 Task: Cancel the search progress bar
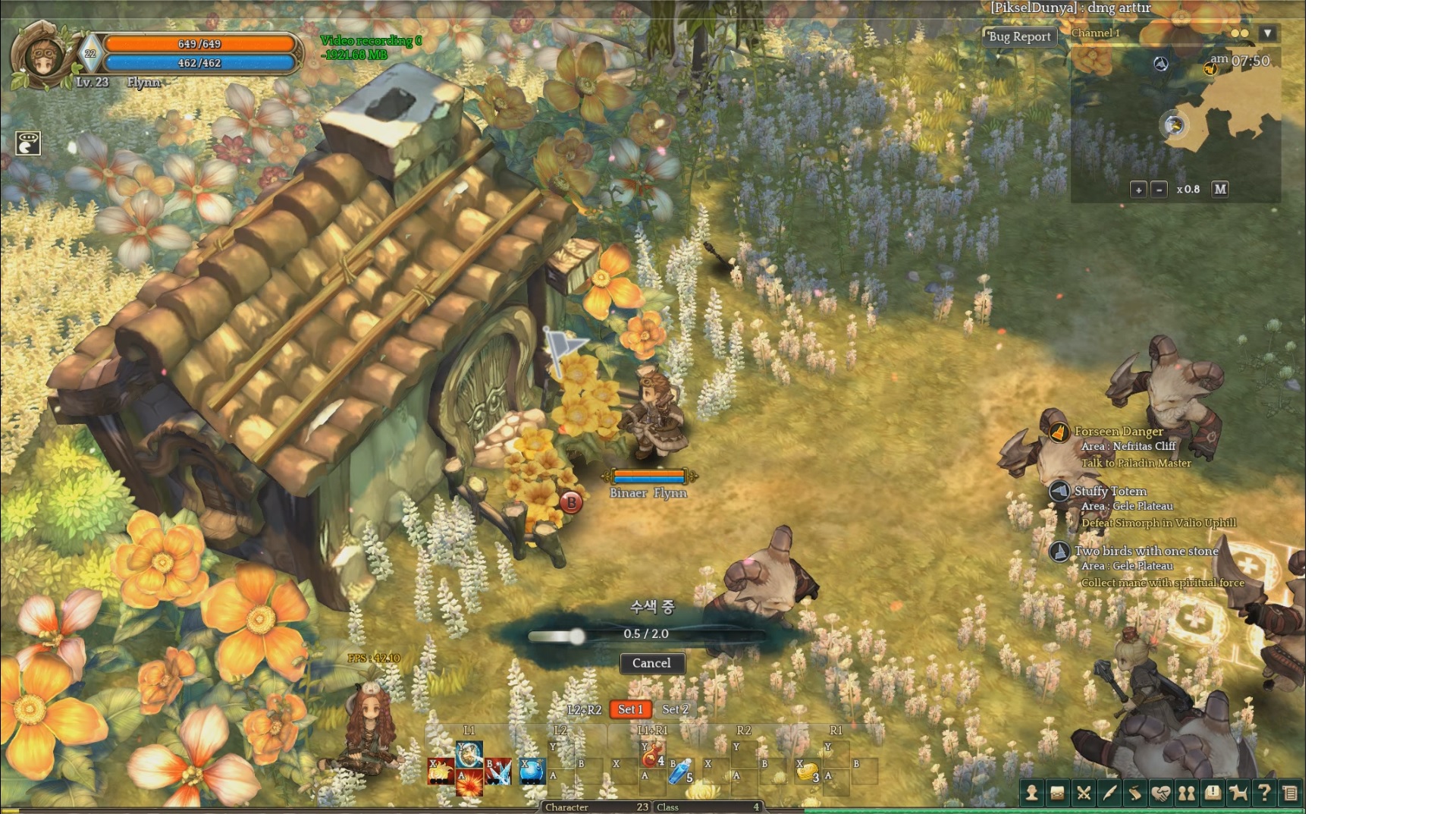(x=651, y=663)
